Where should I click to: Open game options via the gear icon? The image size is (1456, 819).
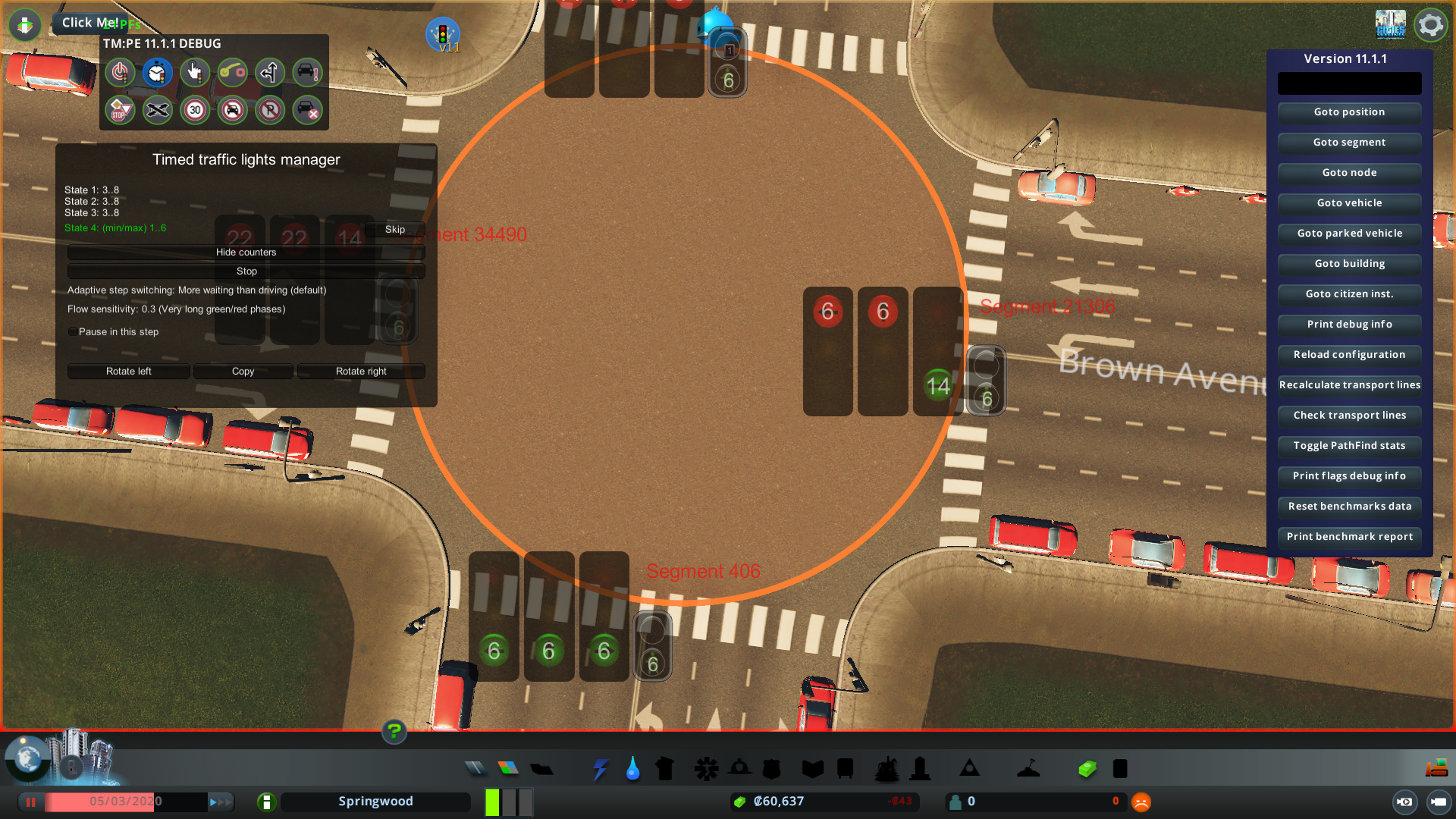pos(1431,25)
